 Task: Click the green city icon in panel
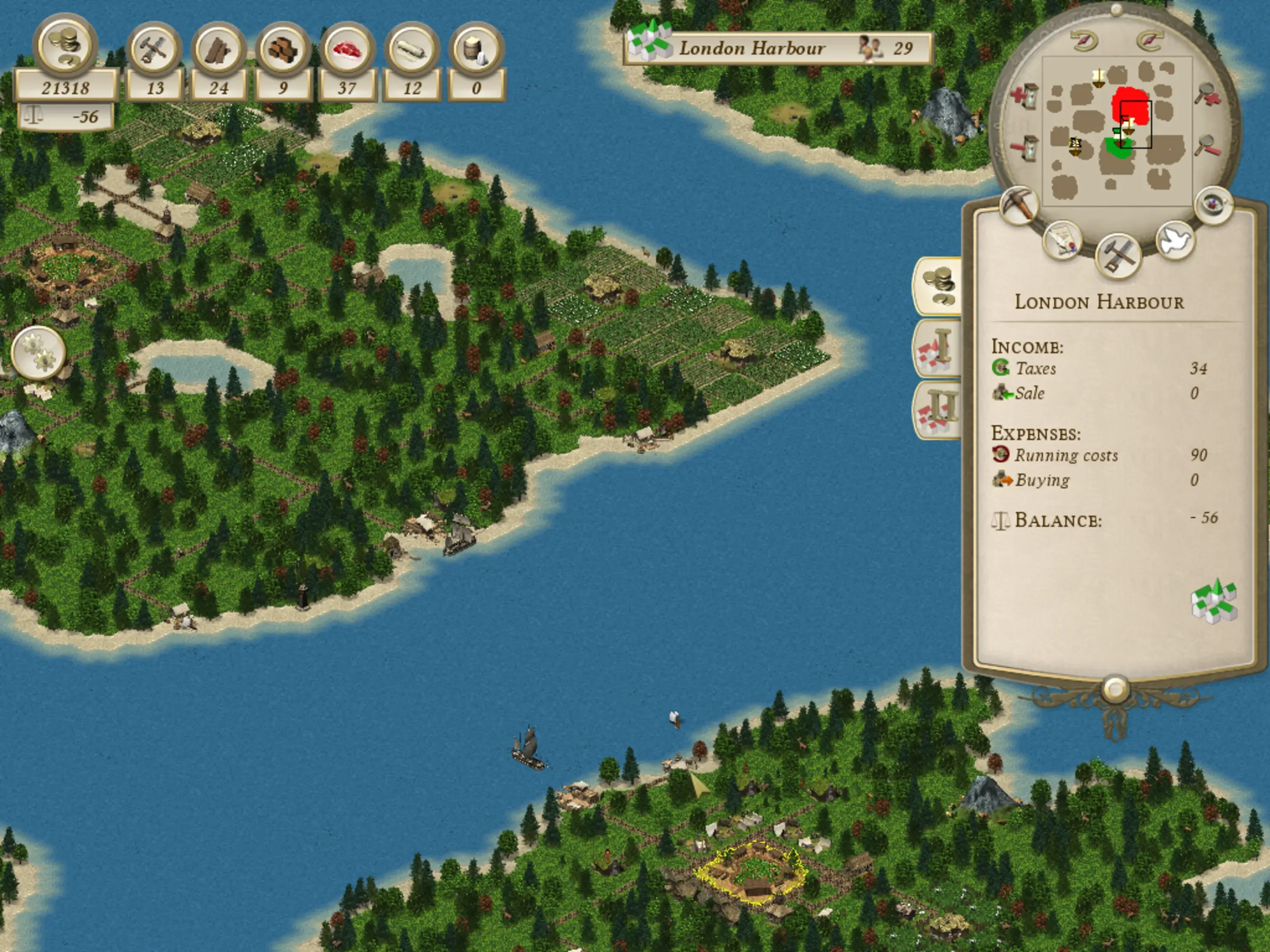click(1214, 602)
